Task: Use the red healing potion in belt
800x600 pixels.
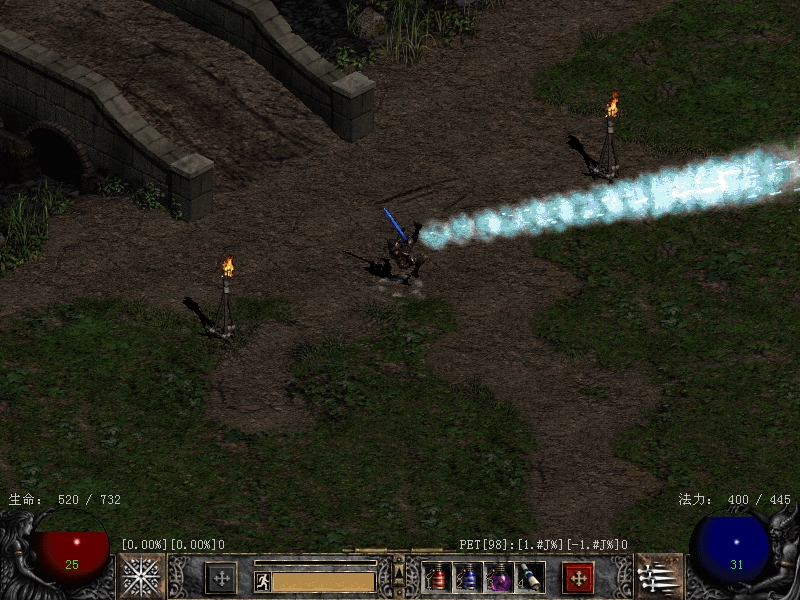Action: (437, 577)
